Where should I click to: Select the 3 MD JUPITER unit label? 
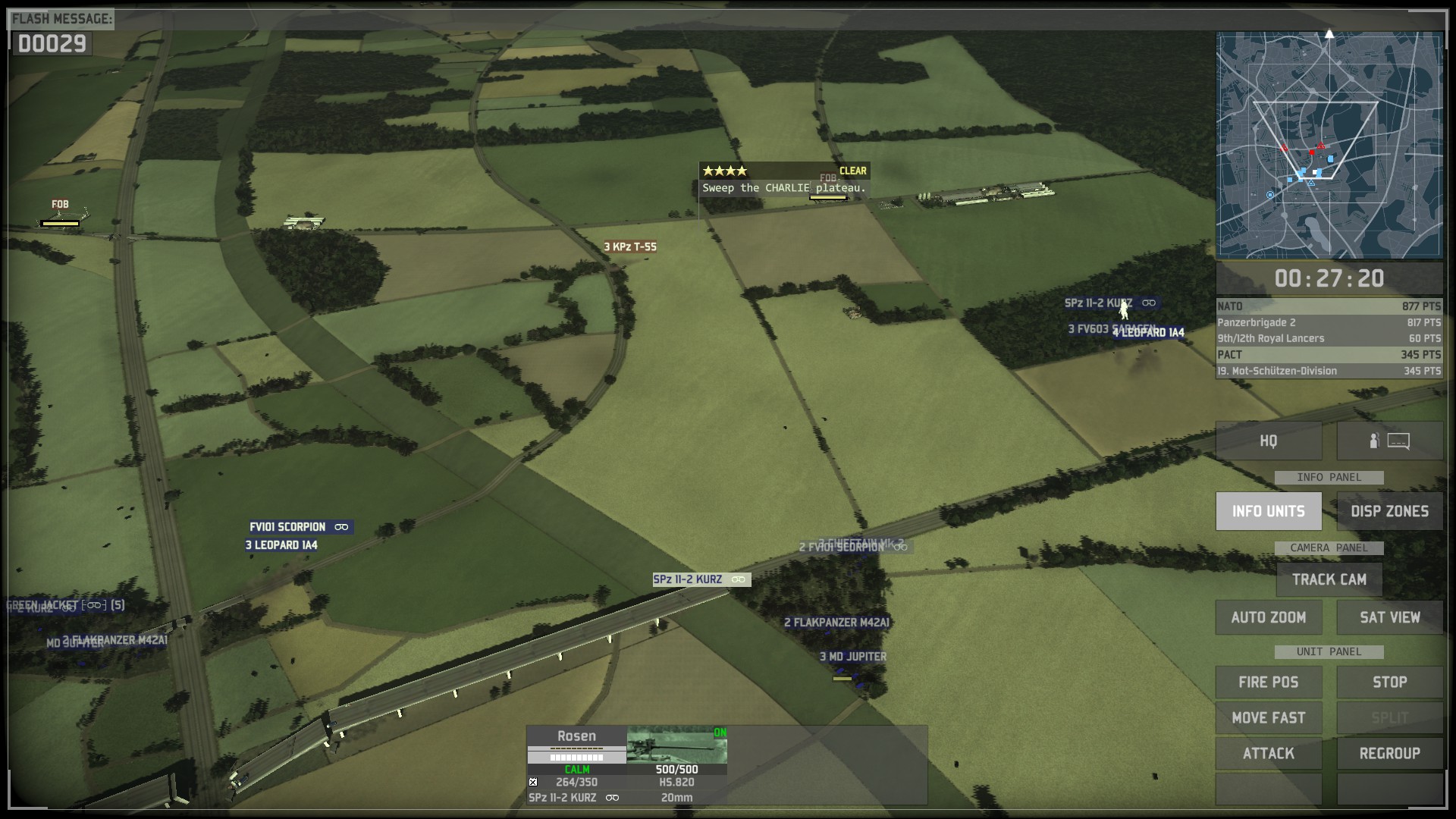[853, 657]
